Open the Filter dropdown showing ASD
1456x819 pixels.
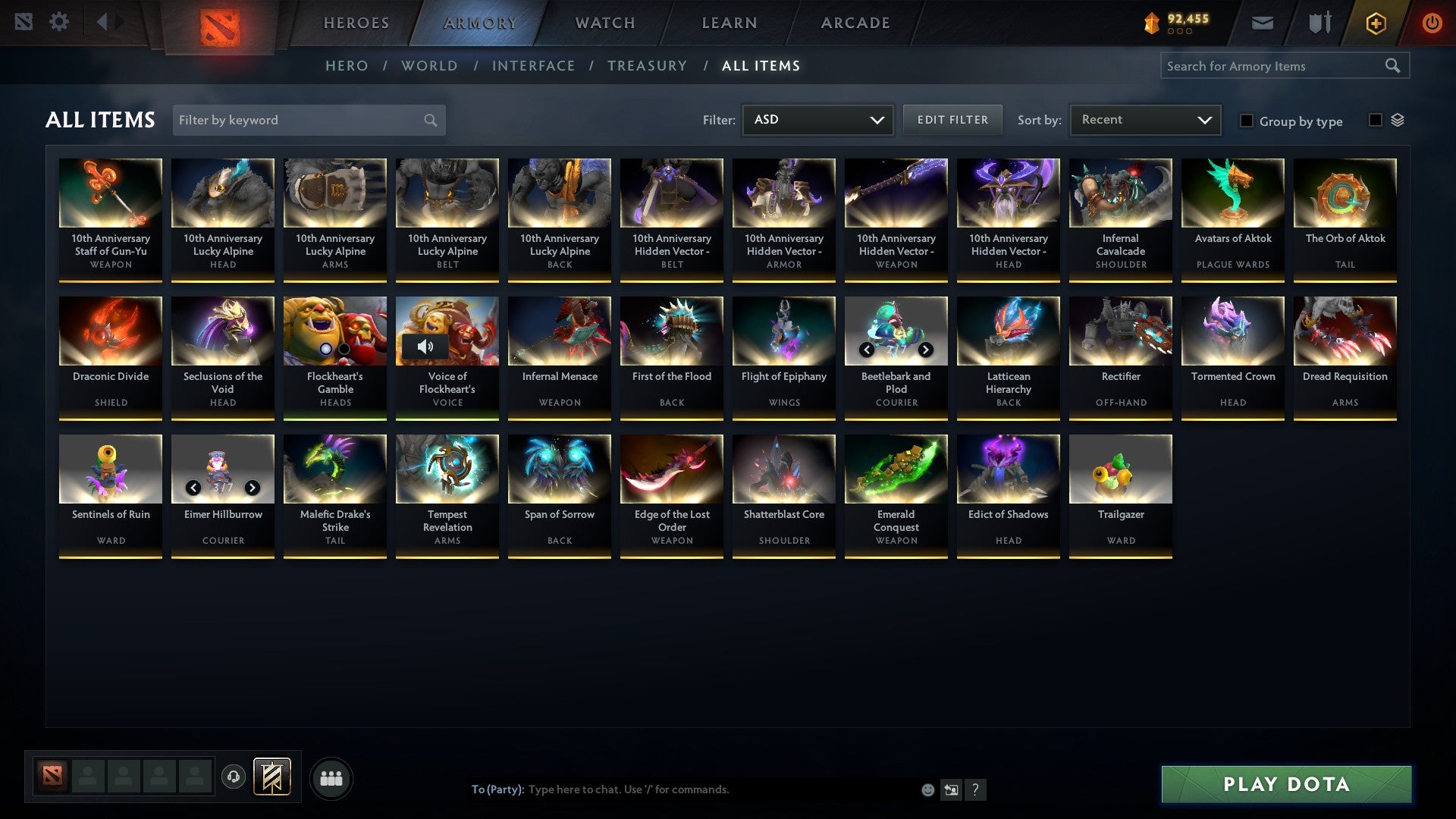click(817, 120)
